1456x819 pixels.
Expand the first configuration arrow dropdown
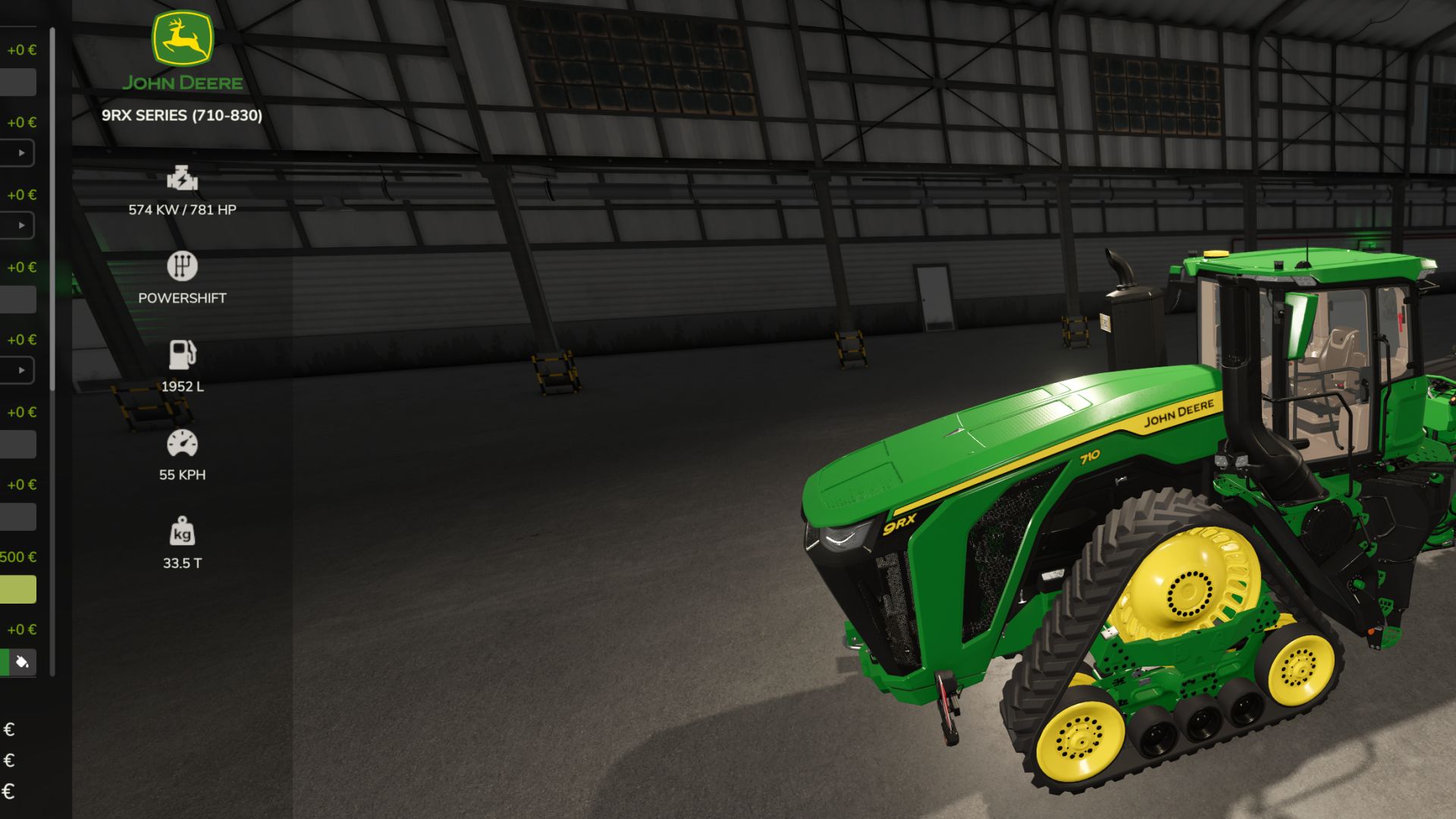point(20,153)
